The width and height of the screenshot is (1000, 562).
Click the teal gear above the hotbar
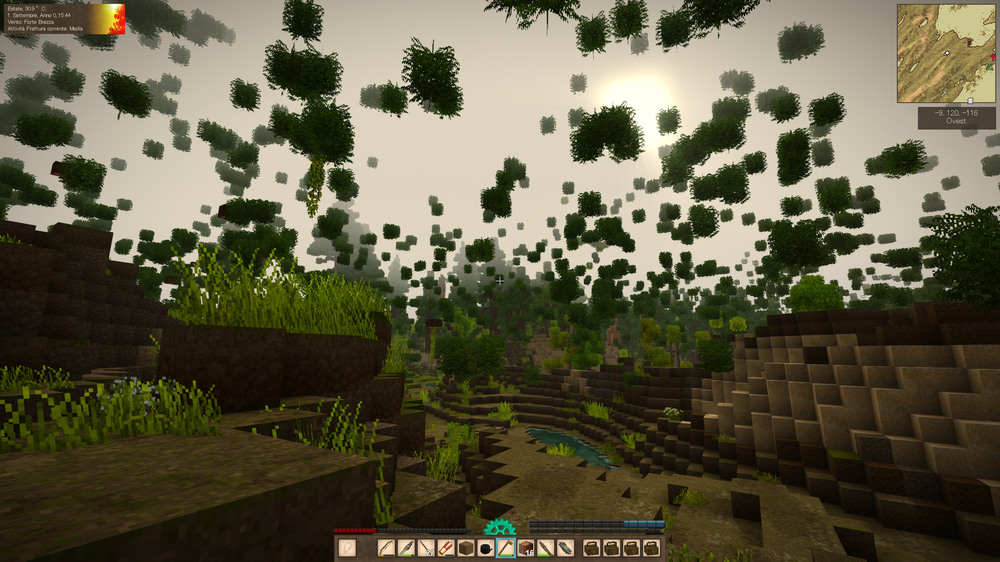(498, 527)
